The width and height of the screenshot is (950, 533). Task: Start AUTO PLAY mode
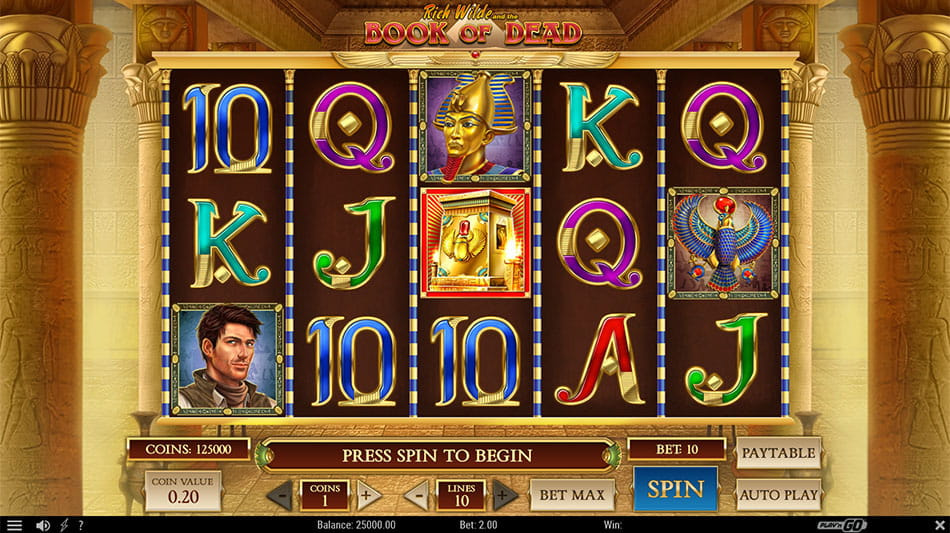point(778,494)
